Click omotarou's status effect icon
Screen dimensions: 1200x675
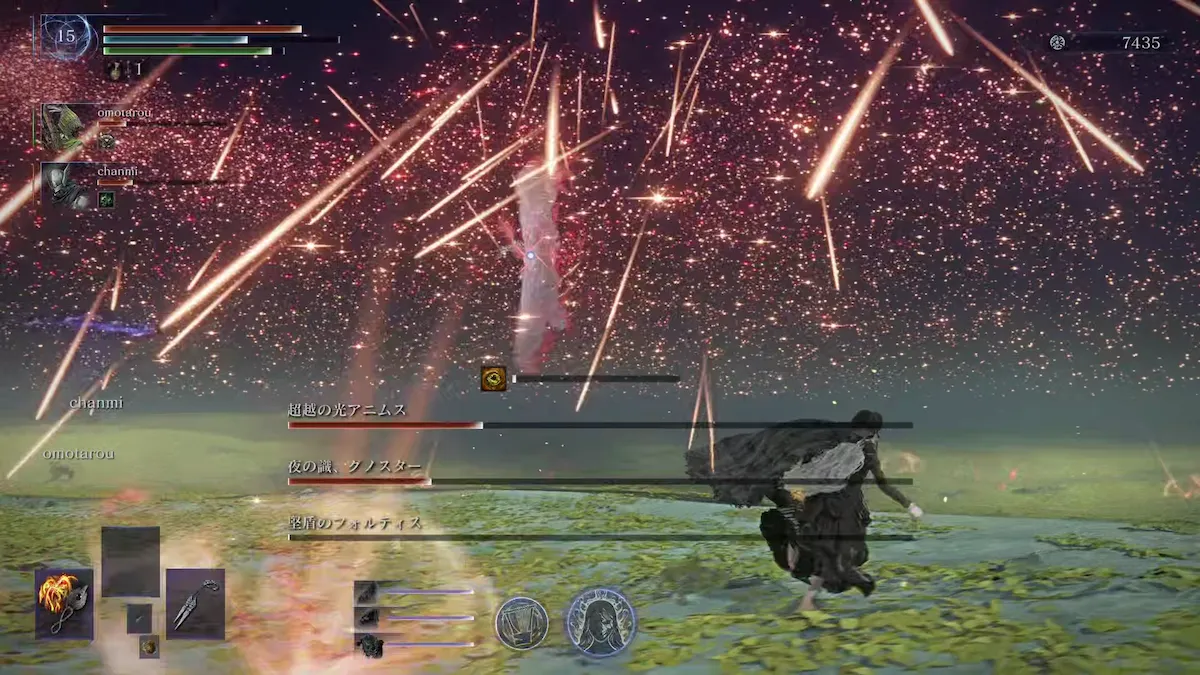pos(106,143)
